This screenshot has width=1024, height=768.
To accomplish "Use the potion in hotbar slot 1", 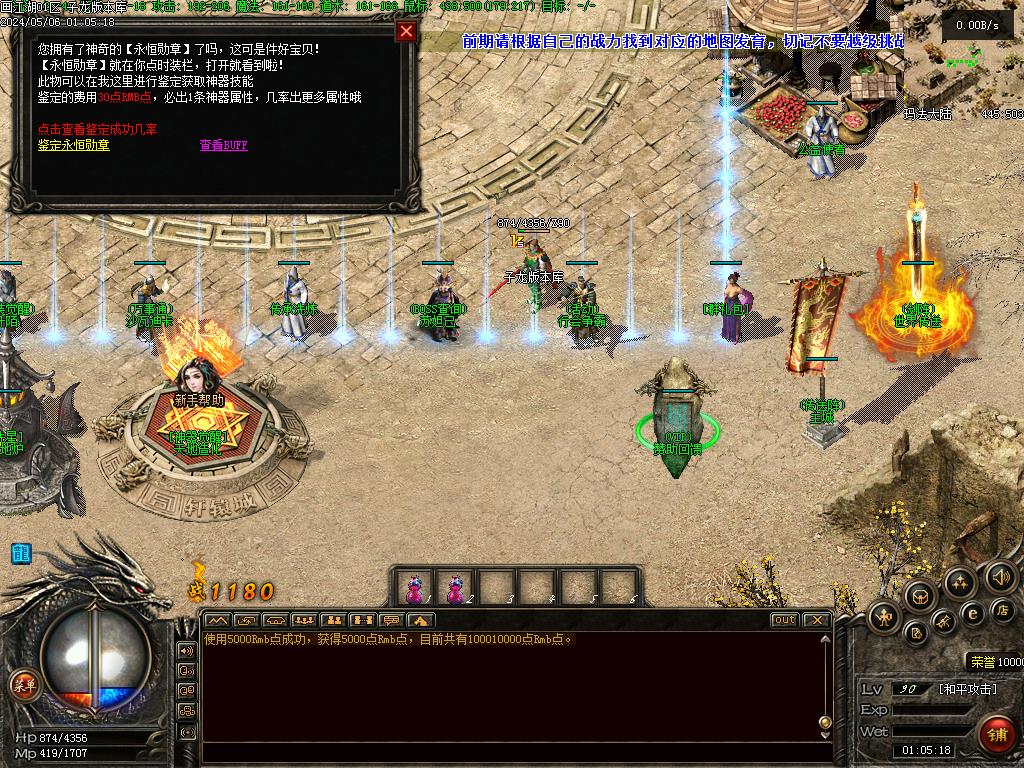I will tap(414, 588).
